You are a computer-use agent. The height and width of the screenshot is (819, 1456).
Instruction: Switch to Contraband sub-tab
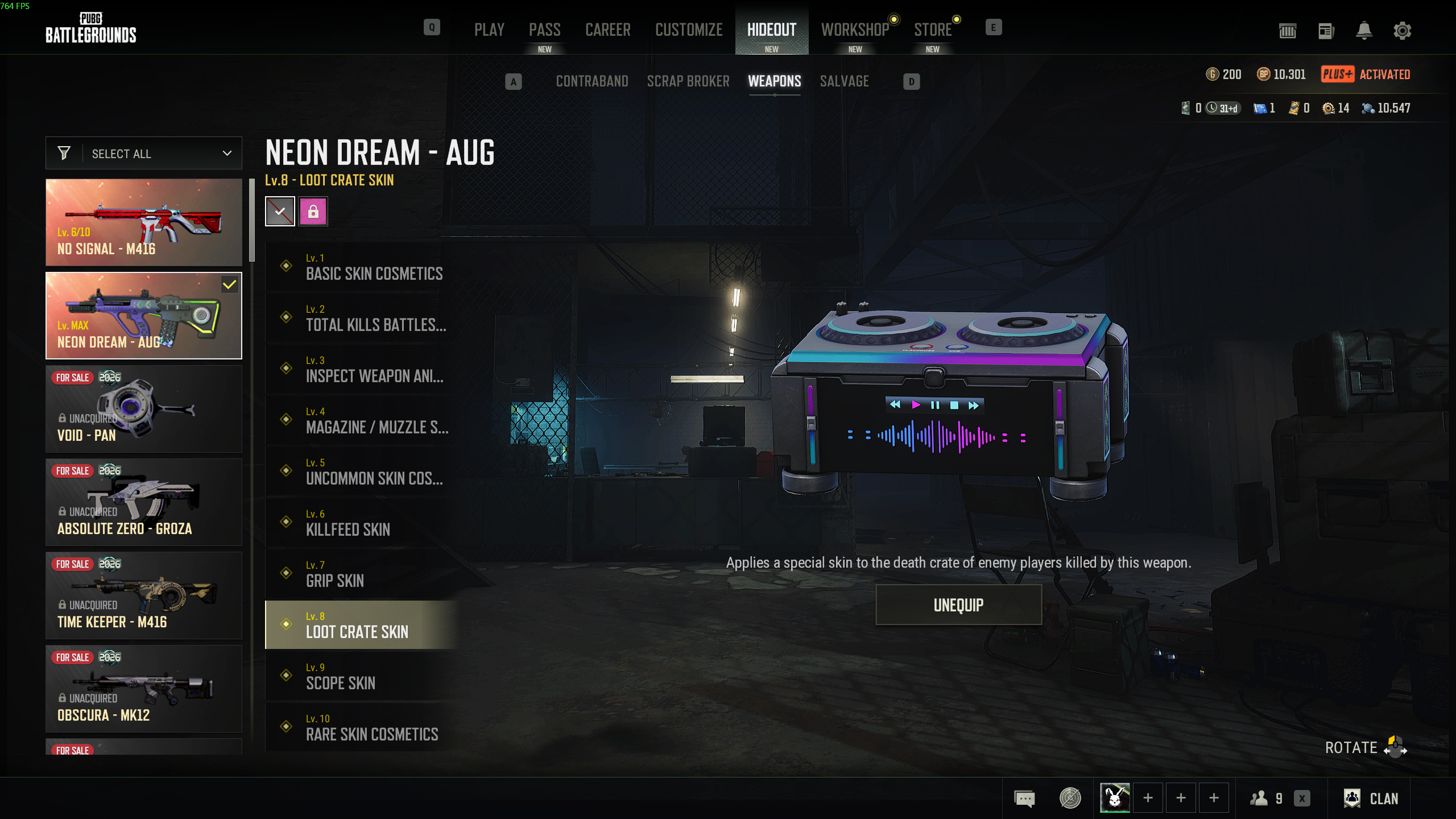click(x=592, y=81)
